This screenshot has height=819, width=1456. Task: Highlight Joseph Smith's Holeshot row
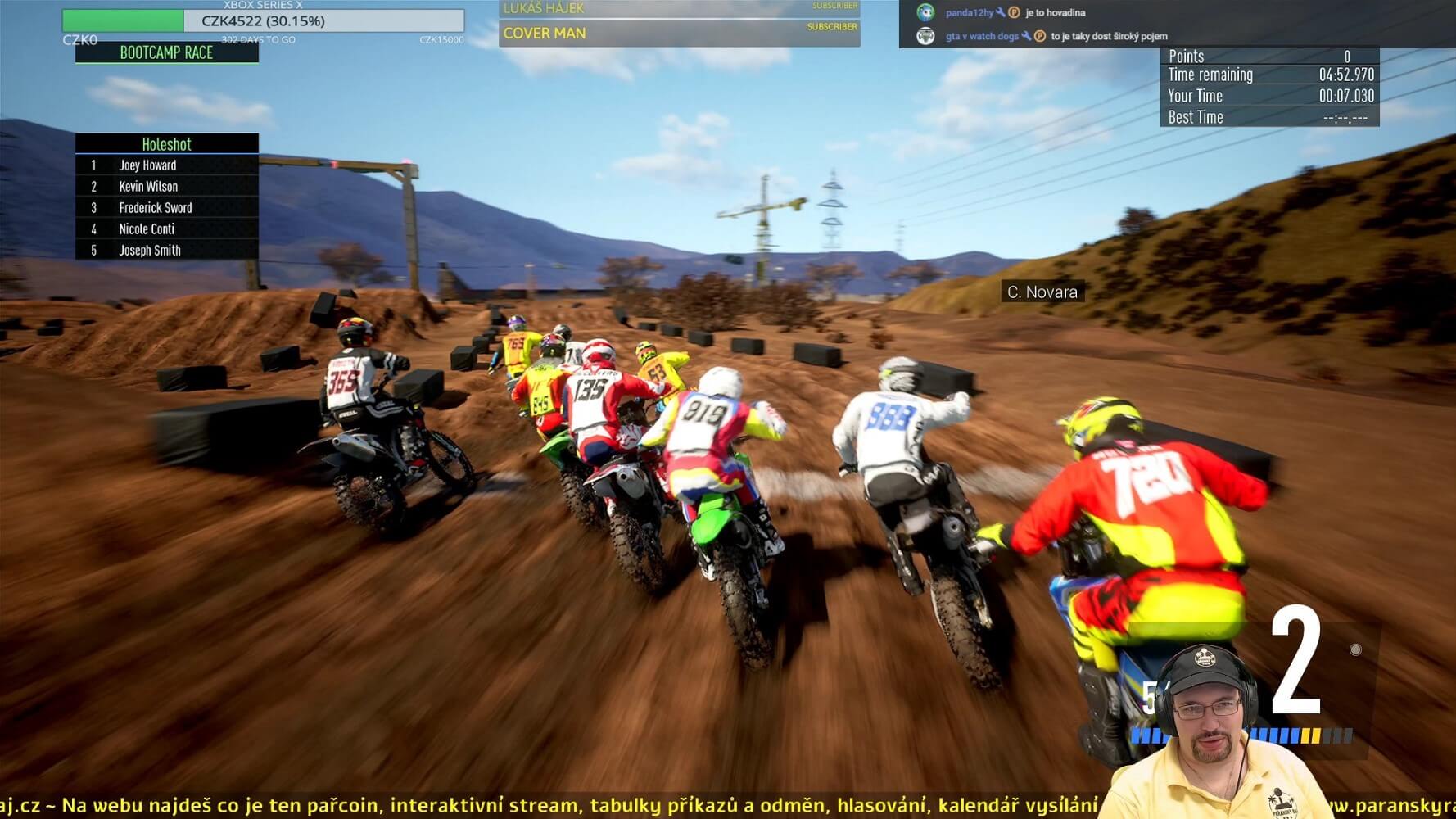(x=150, y=251)
